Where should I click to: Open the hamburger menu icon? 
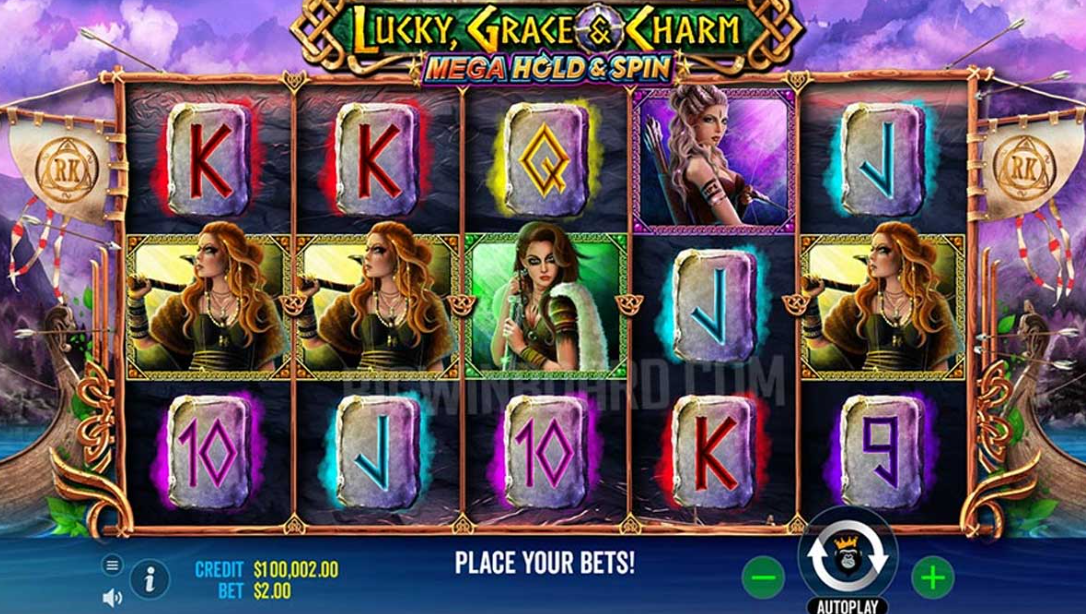pyautogui.click(x=112, y=565)
